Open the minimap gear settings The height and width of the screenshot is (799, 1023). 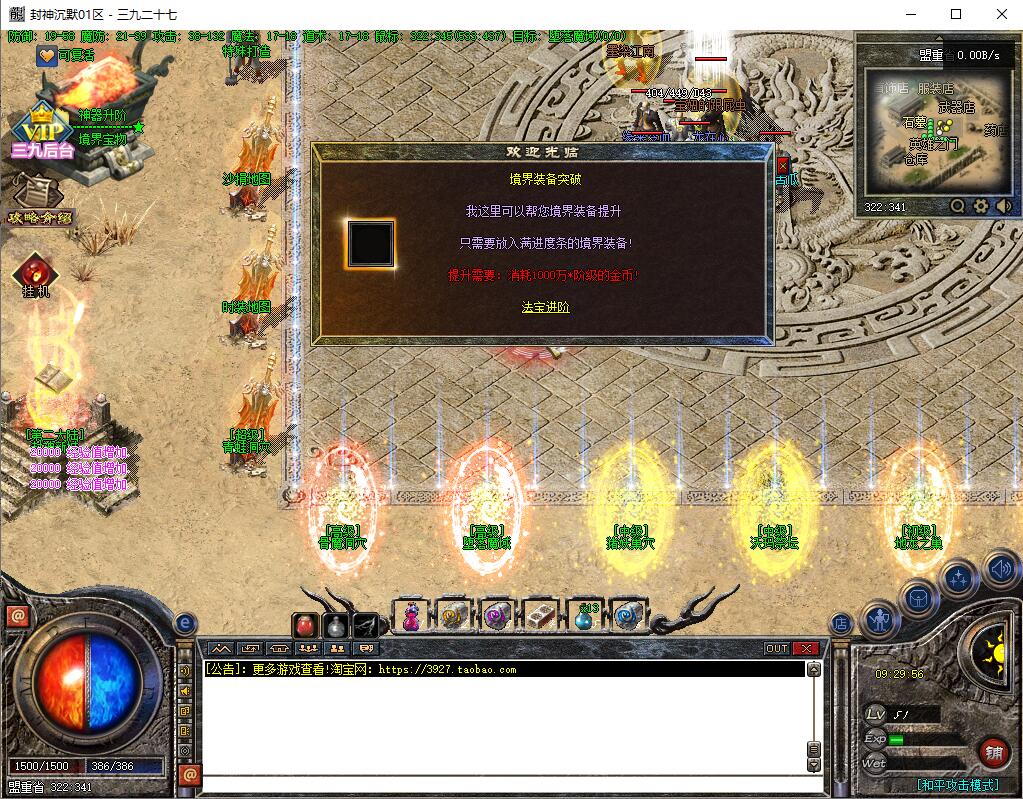point(981,206)
